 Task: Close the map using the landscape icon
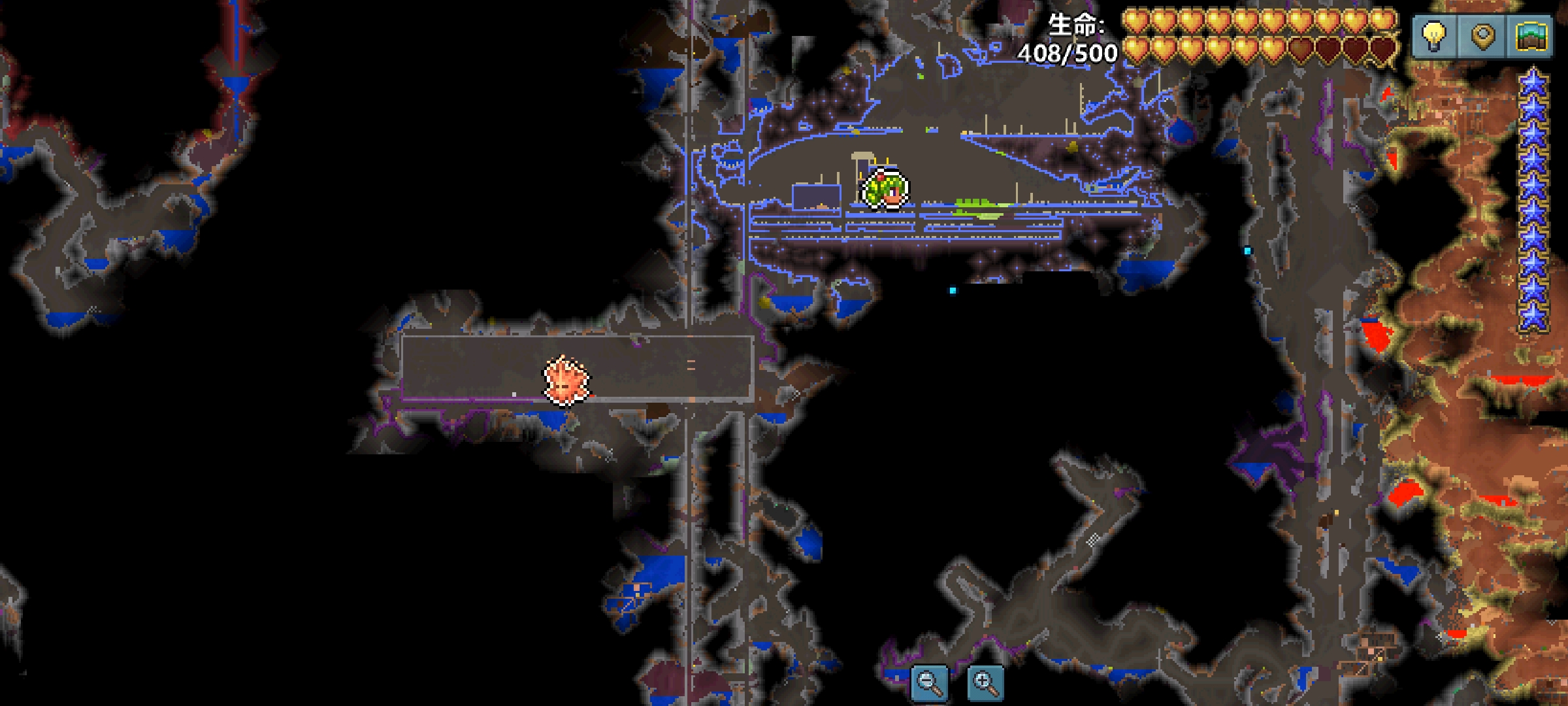click(x=1532, y=36)
